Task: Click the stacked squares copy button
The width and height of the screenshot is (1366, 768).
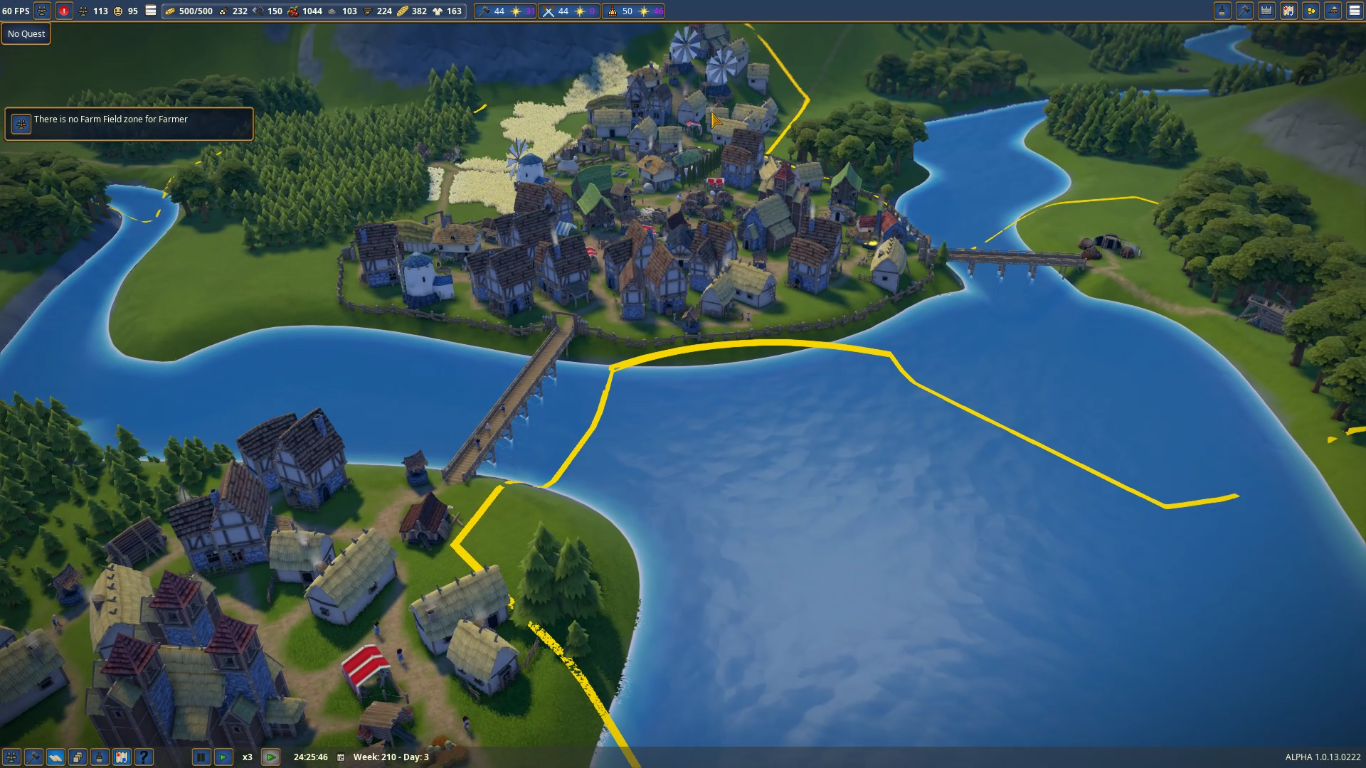Action: (77, 757)
